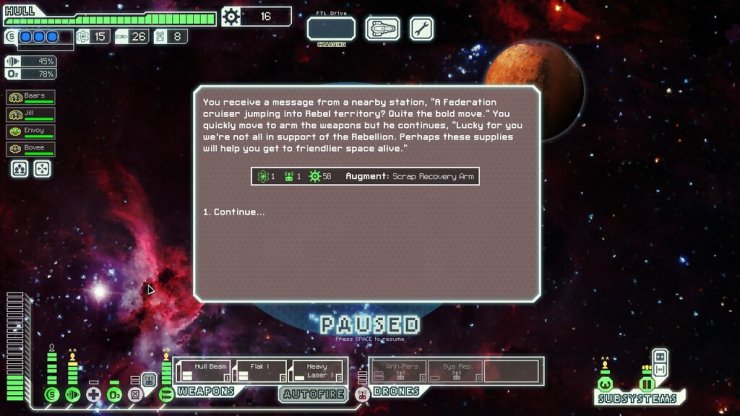This screenshot has width=740, height=416.
Task: Toggle the Autofire button
Action: pos(314,394)
